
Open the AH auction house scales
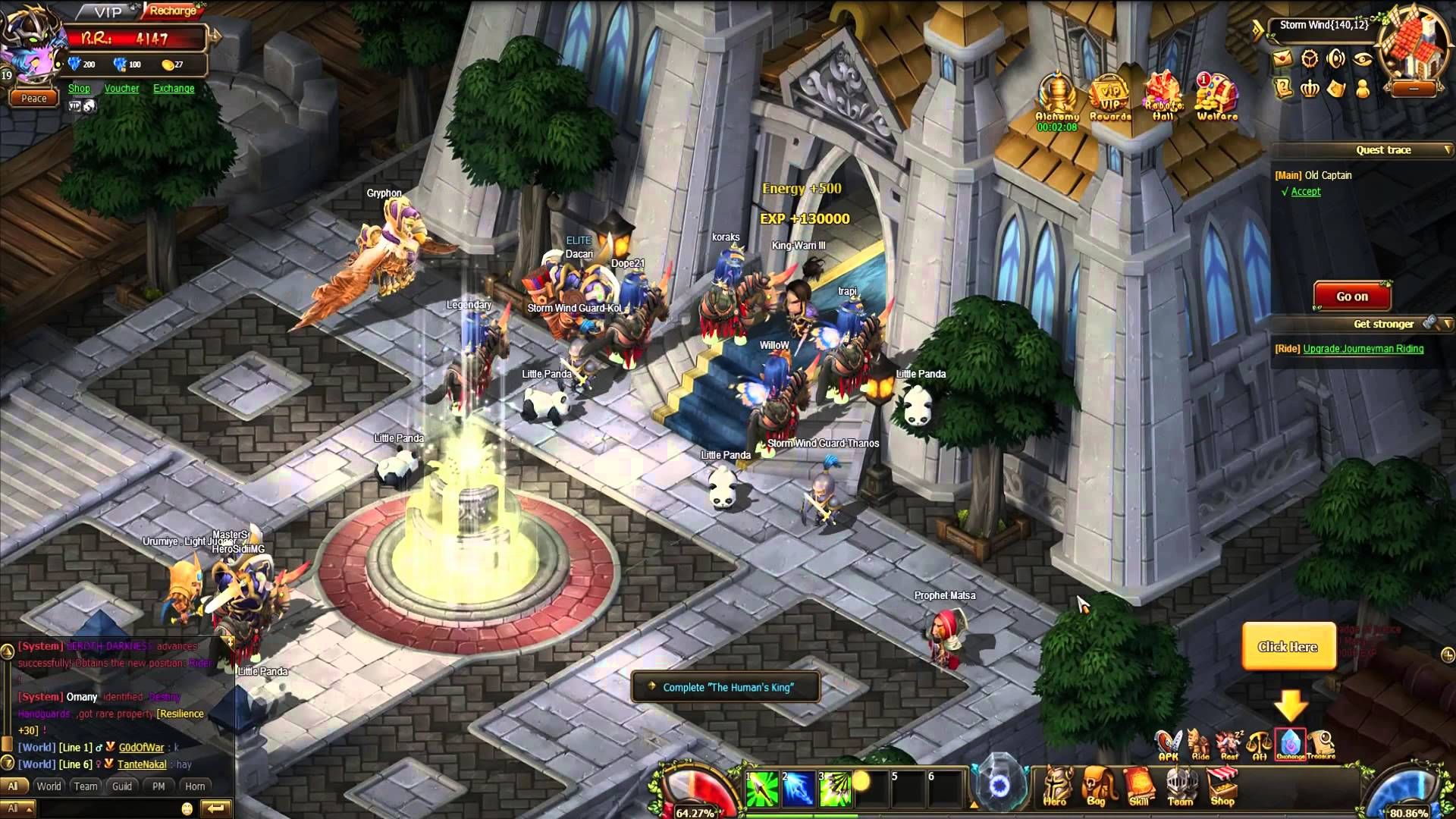(x=1260, y=743)
